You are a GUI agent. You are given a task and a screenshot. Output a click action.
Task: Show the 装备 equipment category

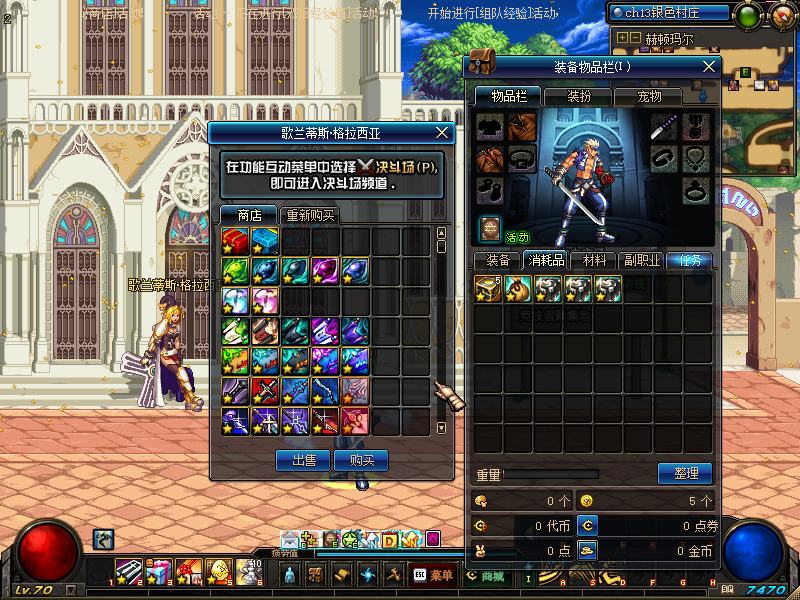click(498, 260)
